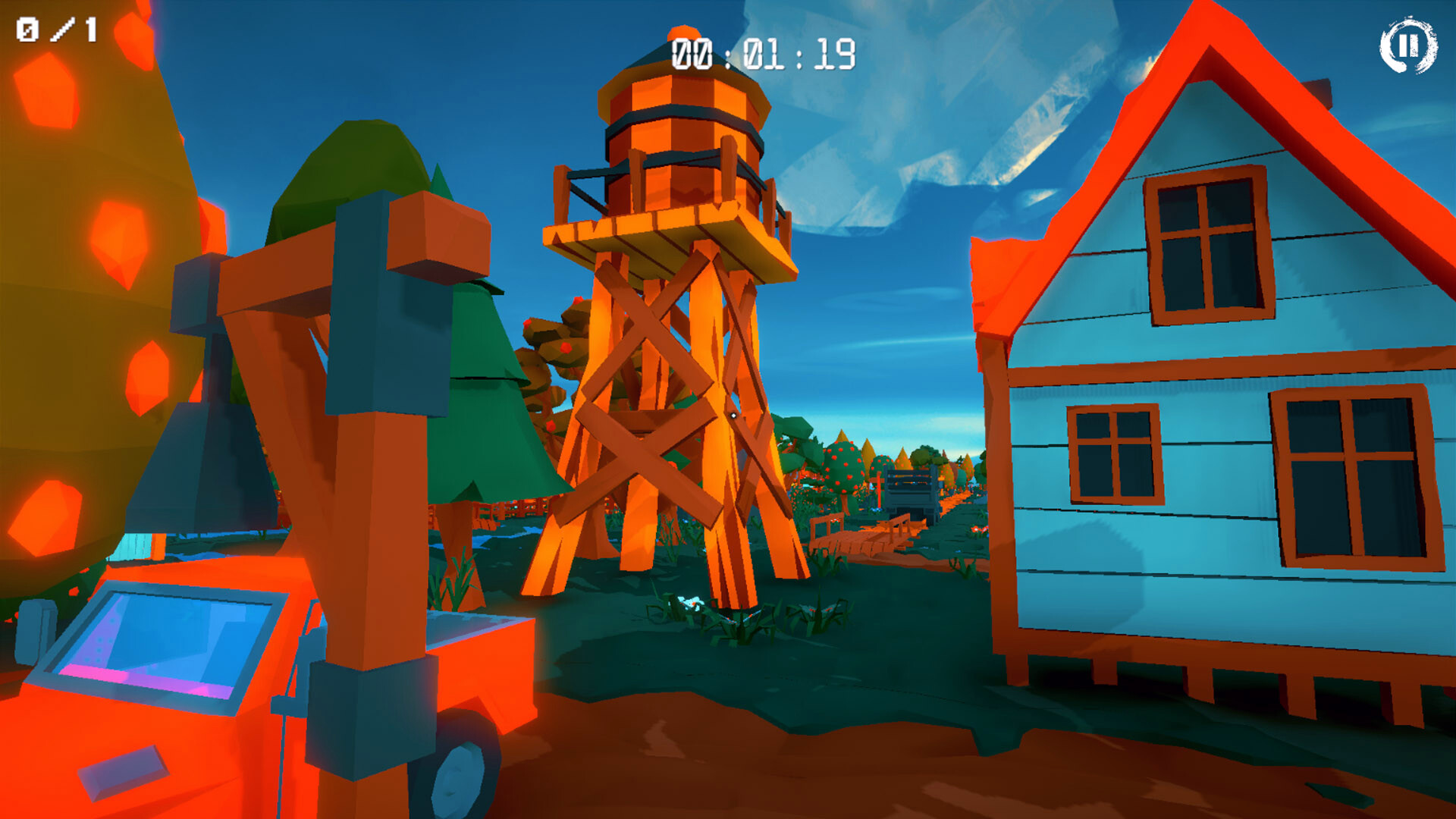Screen dimensions: 1456x819
Task: Pause the game with the pause button
Action: coord(1407,46)
